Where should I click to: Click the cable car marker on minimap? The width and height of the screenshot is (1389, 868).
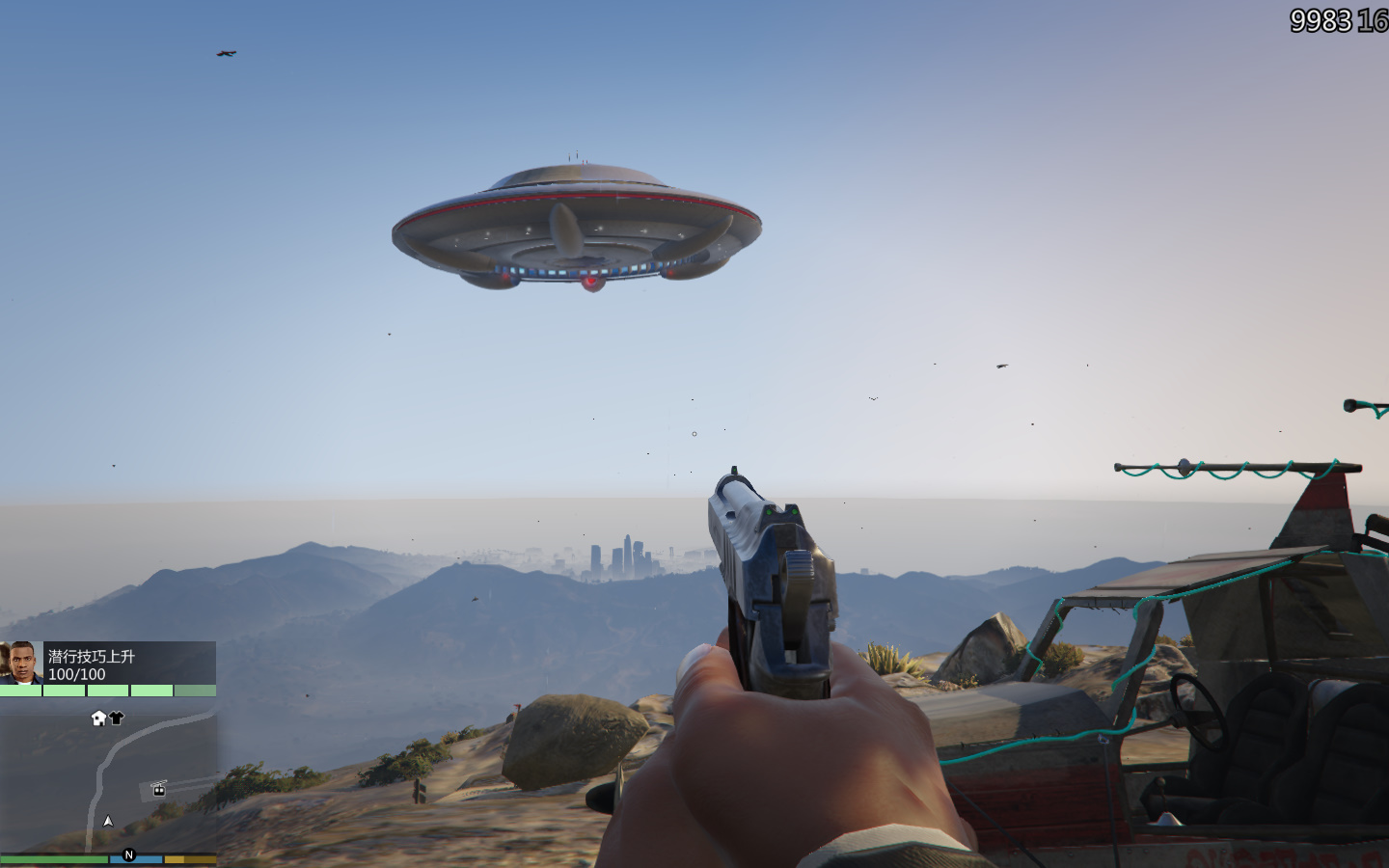pos(159,790)
